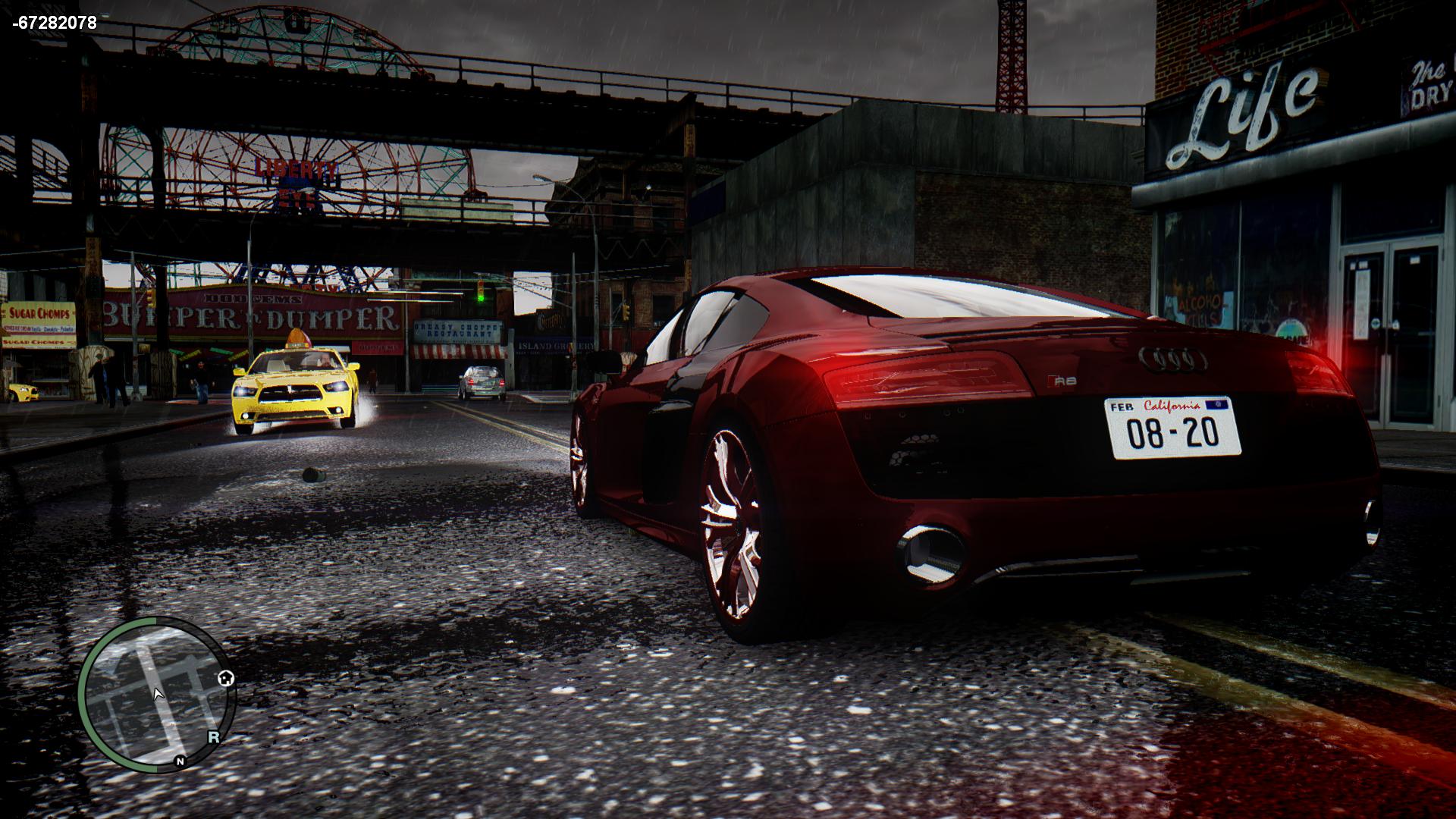Click the N north indicator on the radar
The image size is (1456, 819).
tap(180, 761)
